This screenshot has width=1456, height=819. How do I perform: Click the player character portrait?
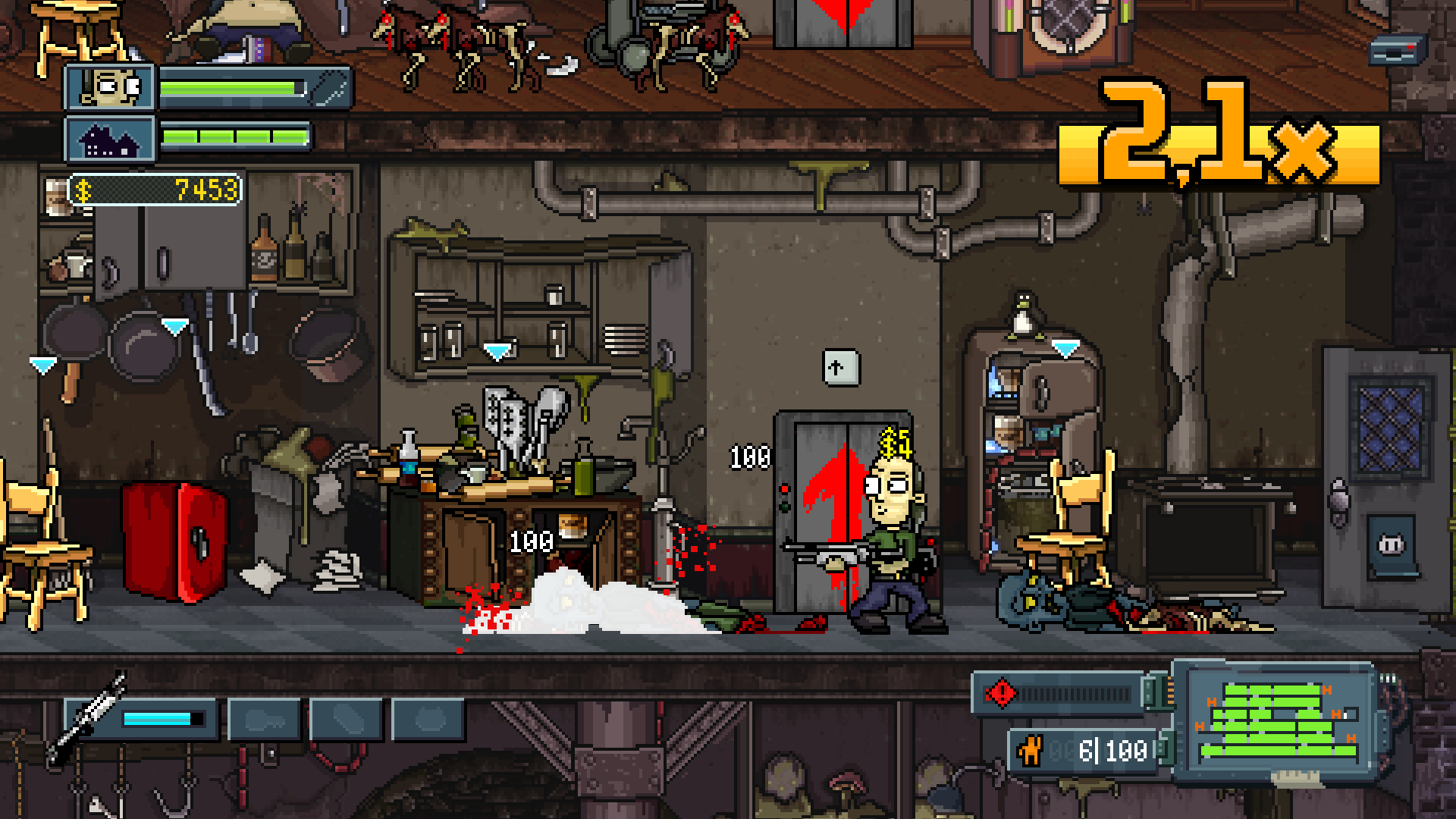point(111,88)
